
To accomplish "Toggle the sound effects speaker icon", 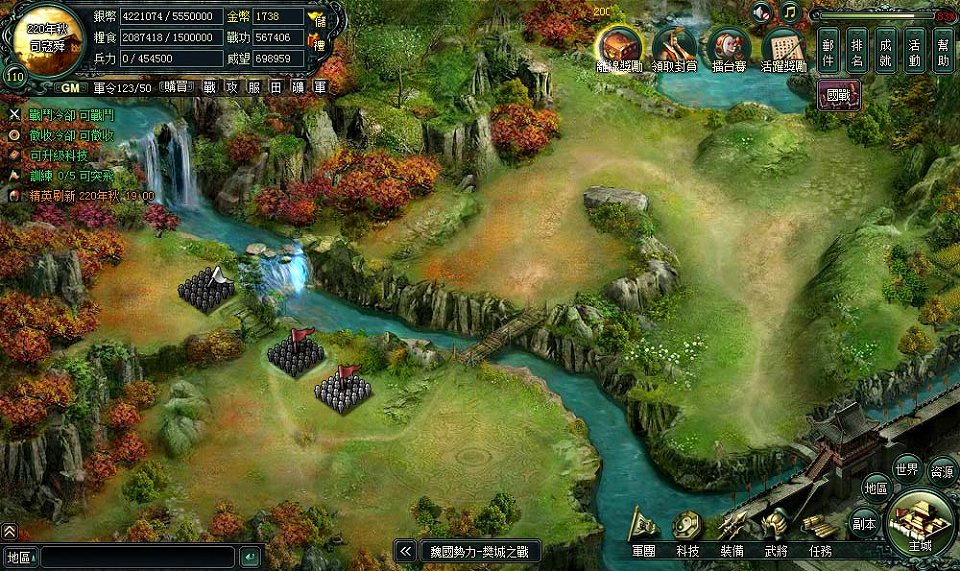I will [763, 12].
